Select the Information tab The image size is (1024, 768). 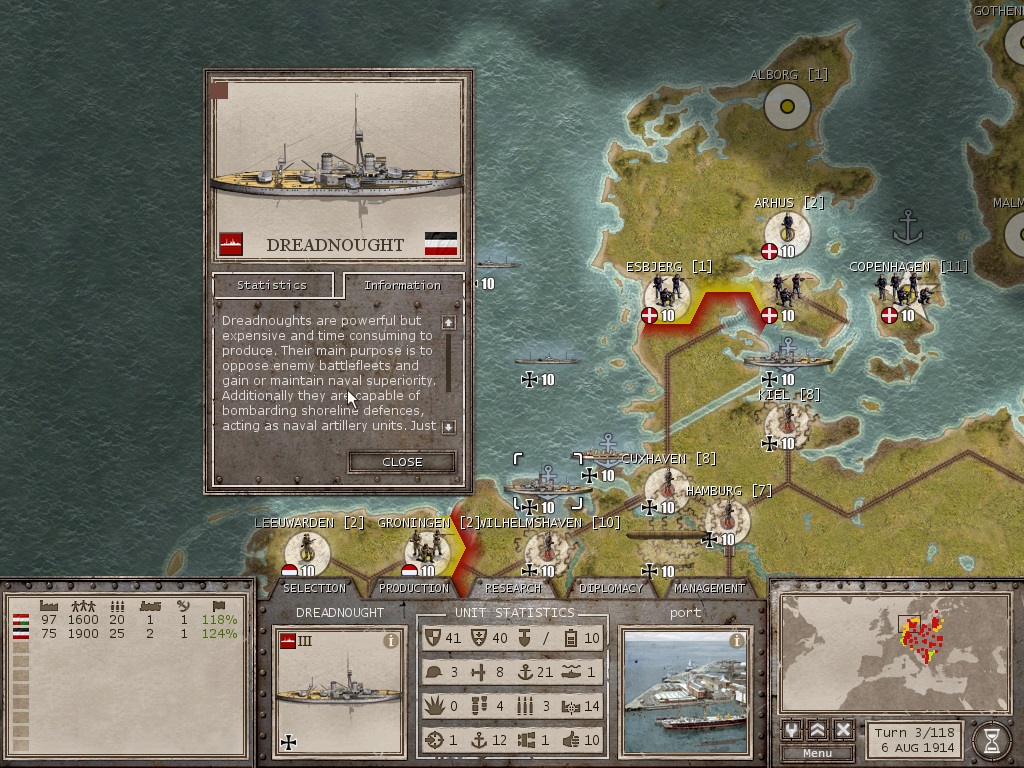pos(402,285)
